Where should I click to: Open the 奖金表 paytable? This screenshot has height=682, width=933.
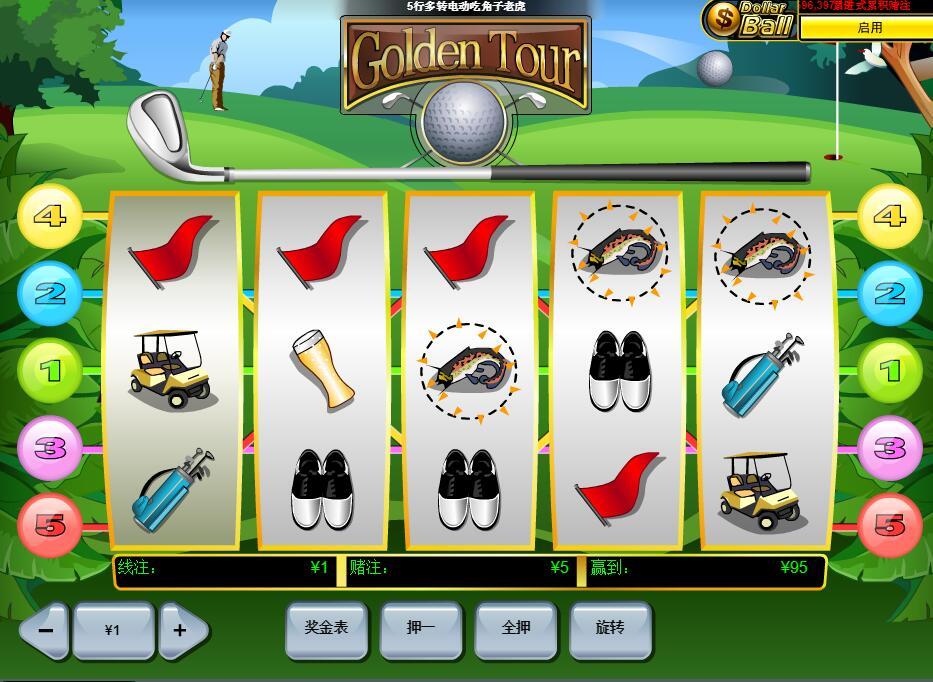pos(326,629)
